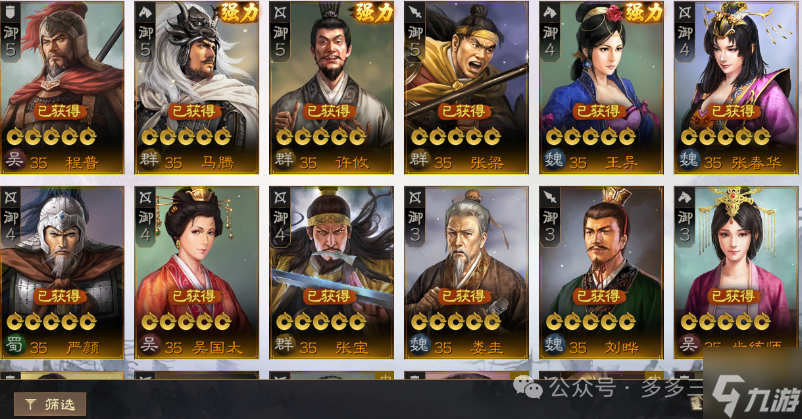Select the 步练师 hero card
This screenshot has height=419, width=802.
[x=736, y=270]
